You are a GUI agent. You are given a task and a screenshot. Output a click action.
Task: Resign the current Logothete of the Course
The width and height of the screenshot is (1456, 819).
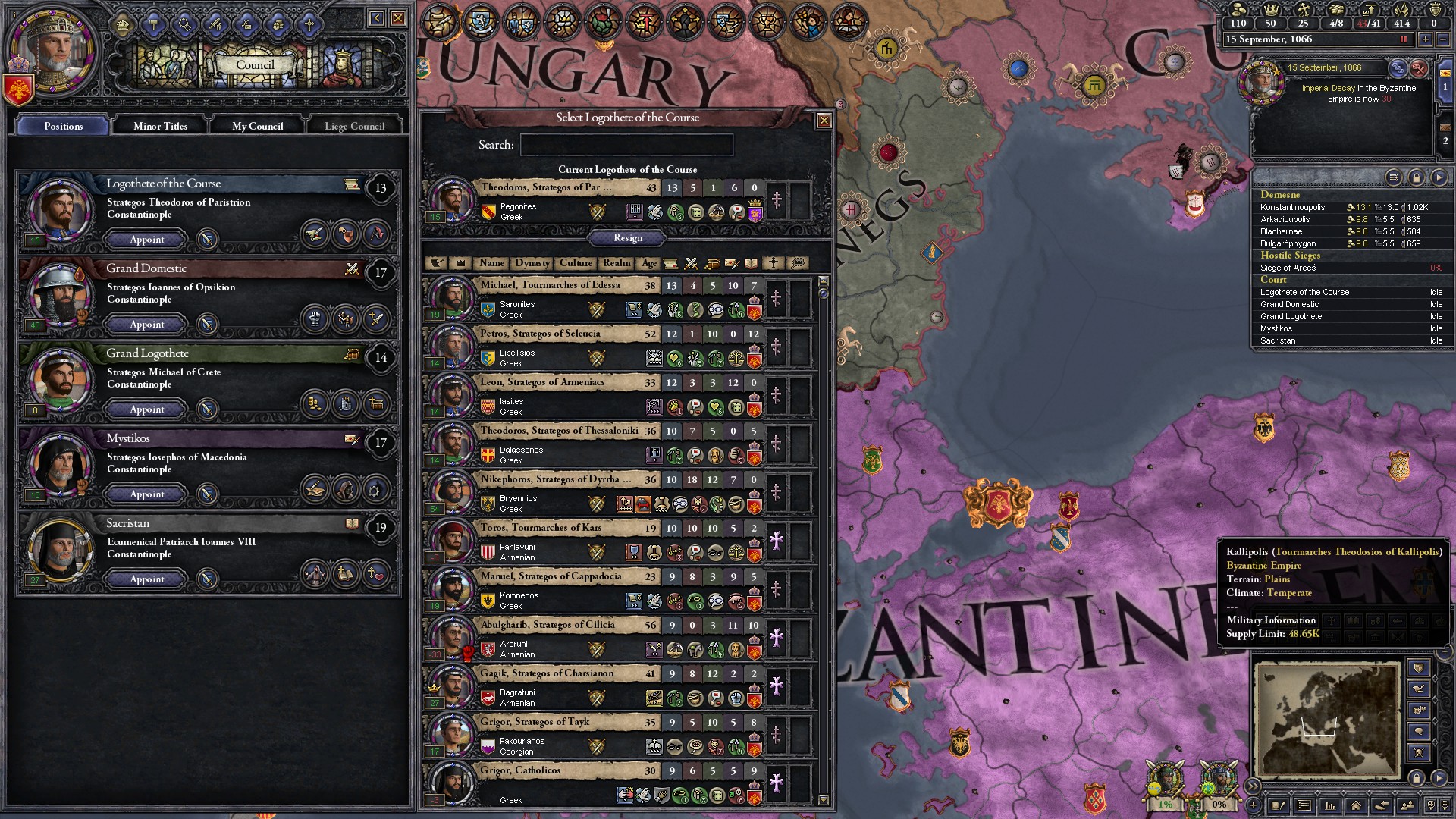pyautogui.click(x=626, y=238)
